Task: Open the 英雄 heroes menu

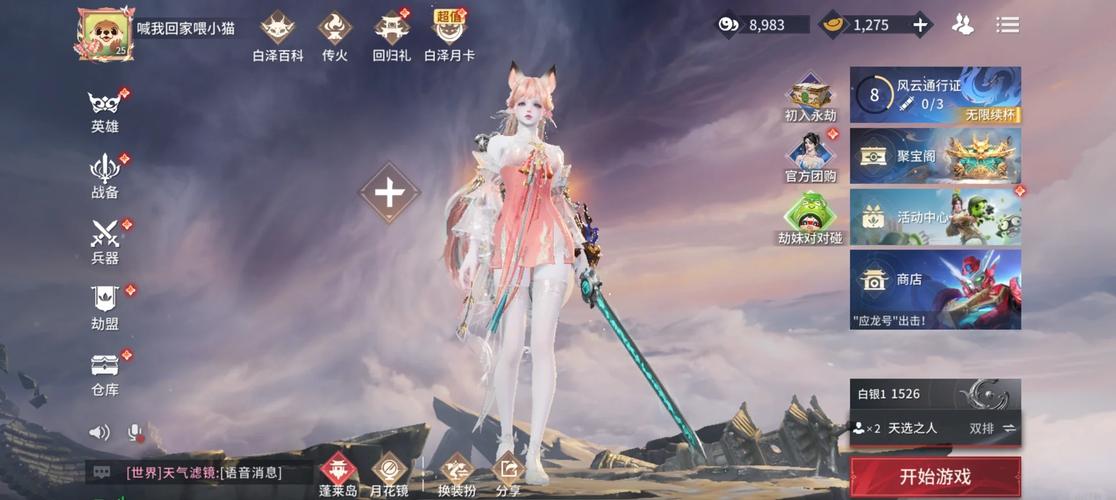Action: [104, 111]
